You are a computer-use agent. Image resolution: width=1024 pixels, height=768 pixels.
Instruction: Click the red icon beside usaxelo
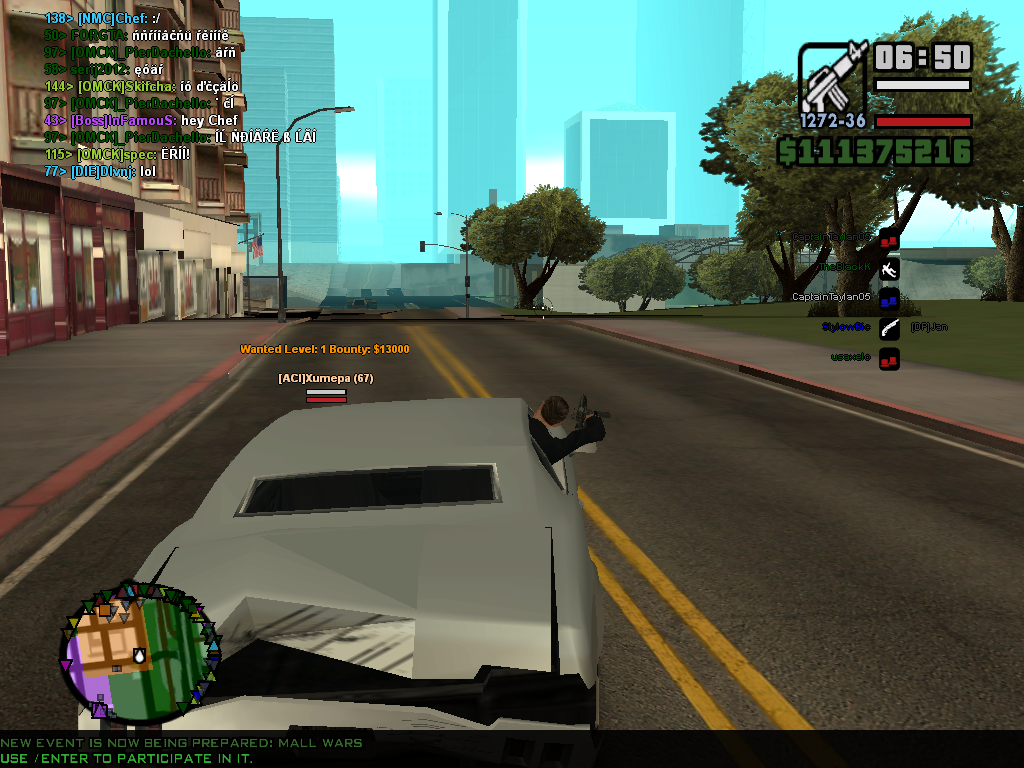889,357
